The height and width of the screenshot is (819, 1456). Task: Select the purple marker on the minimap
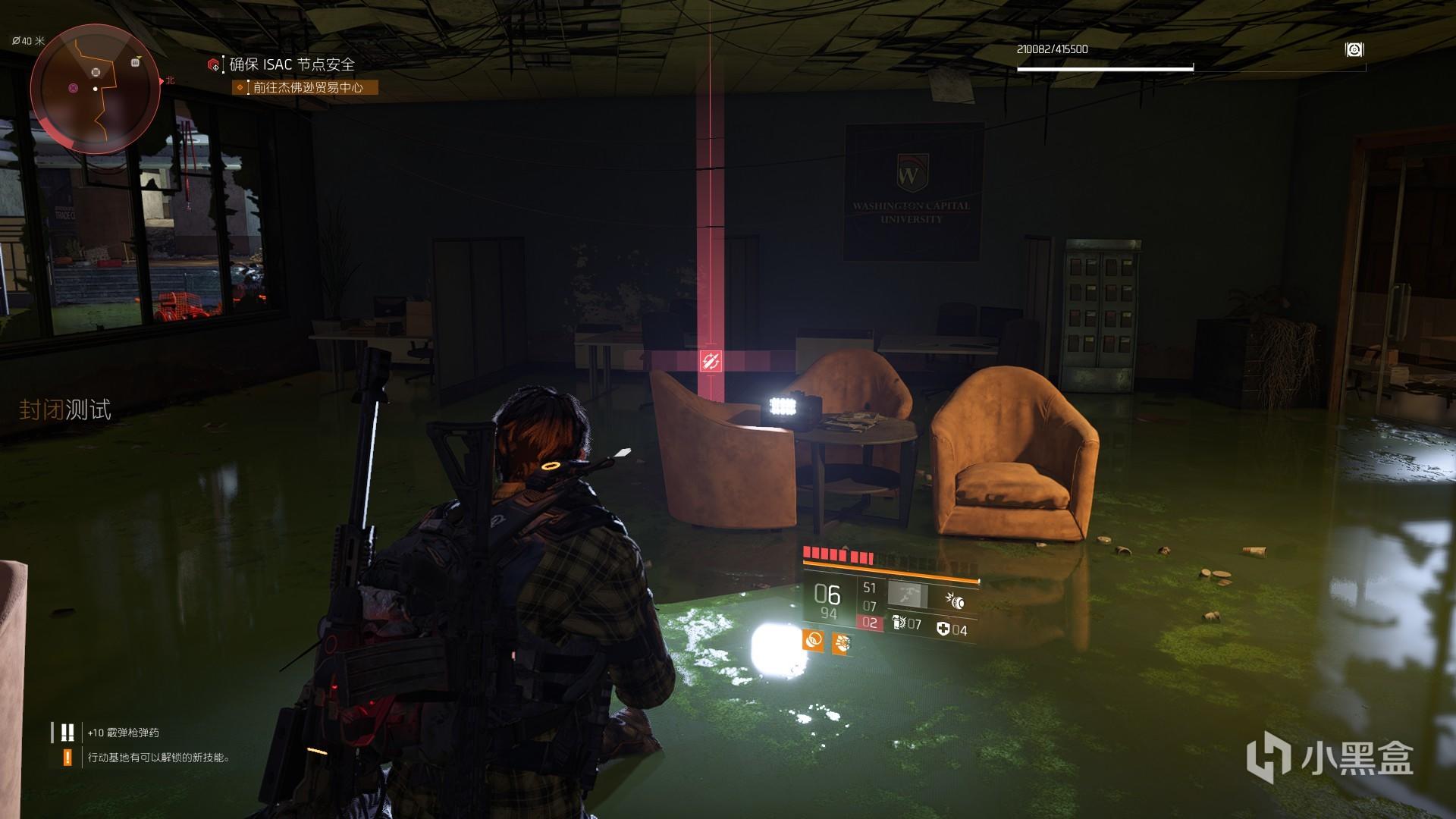73,88
